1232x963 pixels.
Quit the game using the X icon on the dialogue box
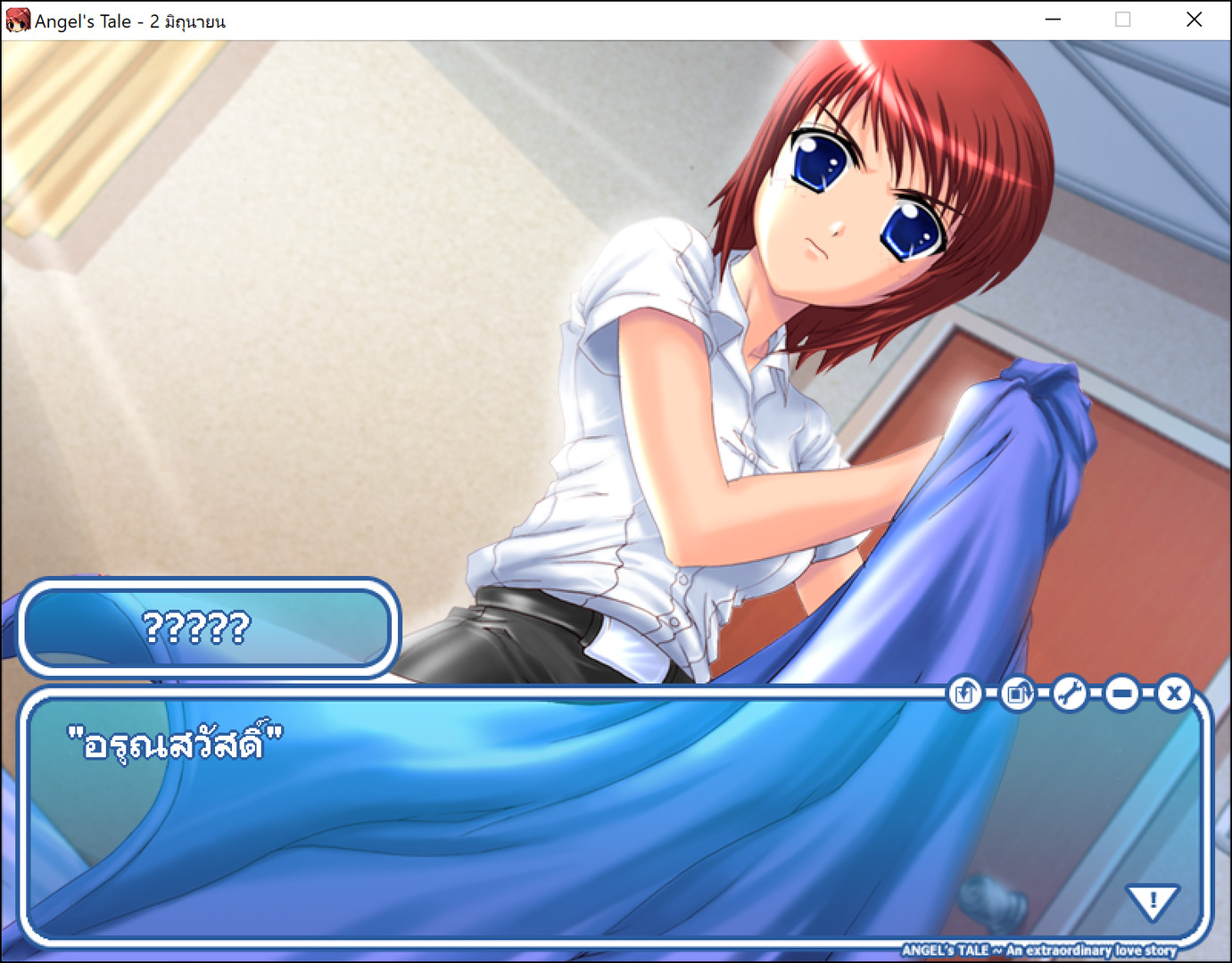click(x=1174, y=694)
